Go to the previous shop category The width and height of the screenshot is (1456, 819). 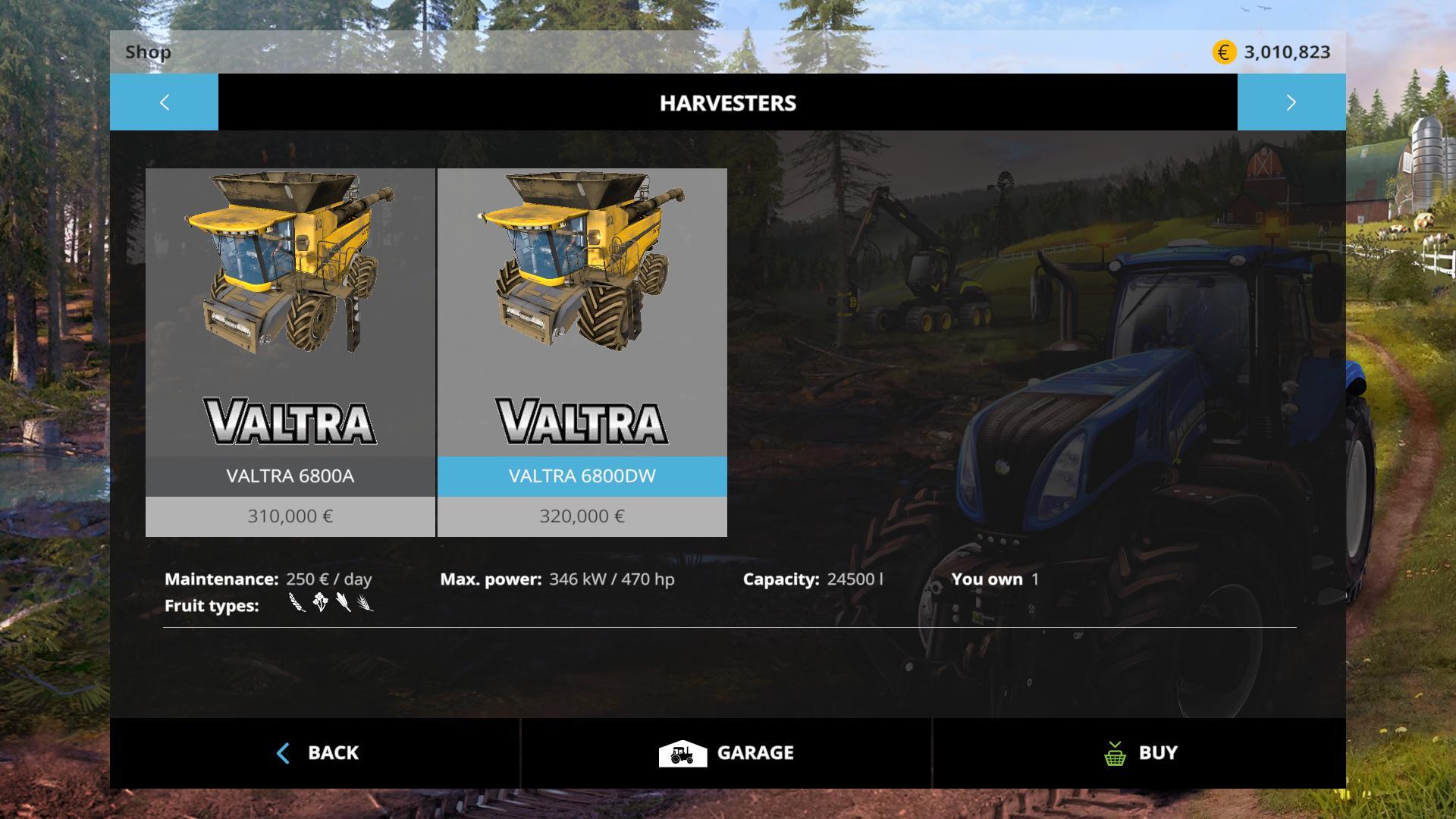[164, 102]
